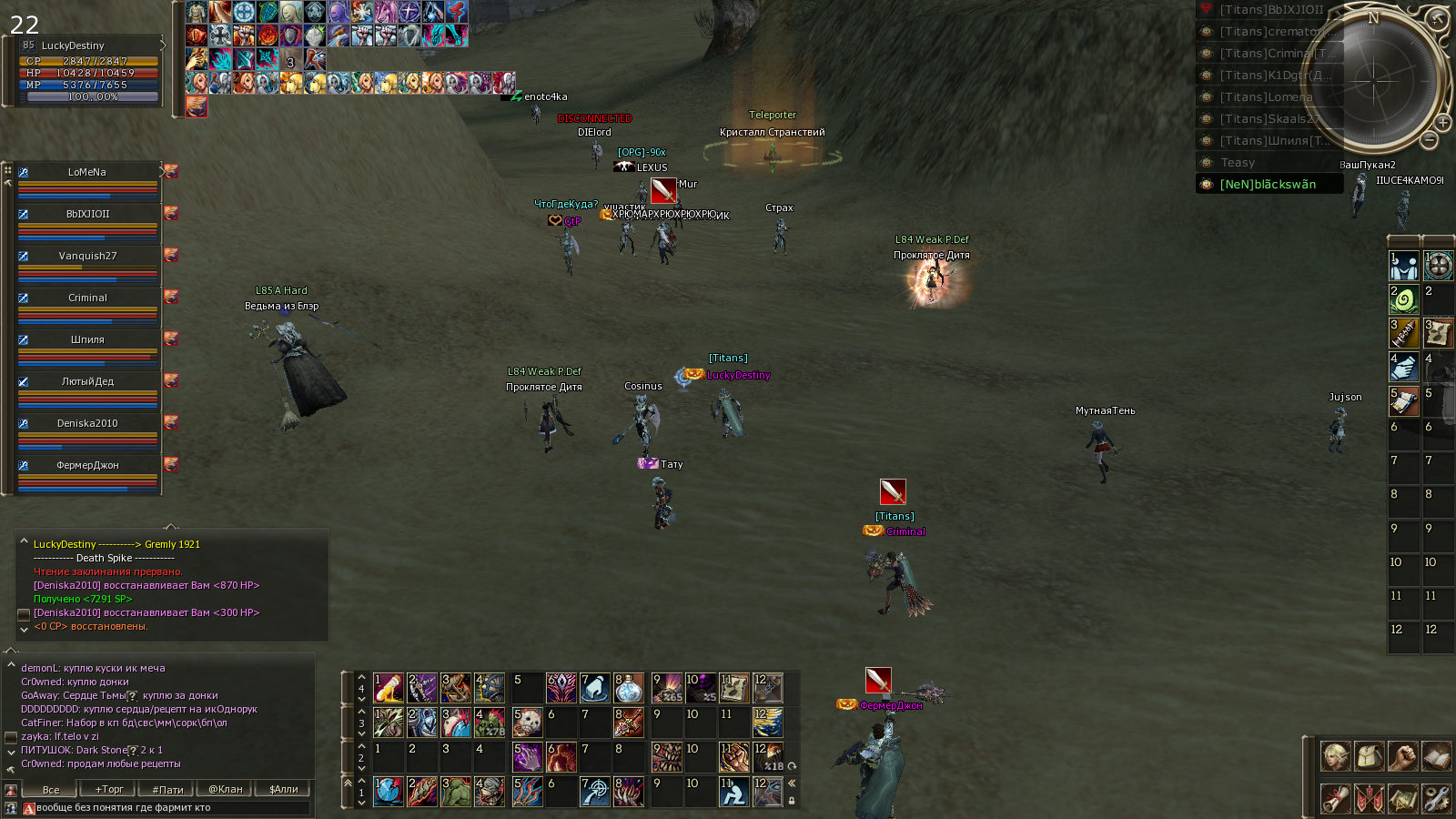Switch to the @Клан chat tab

pyautogui.click(x=226, y=789)
